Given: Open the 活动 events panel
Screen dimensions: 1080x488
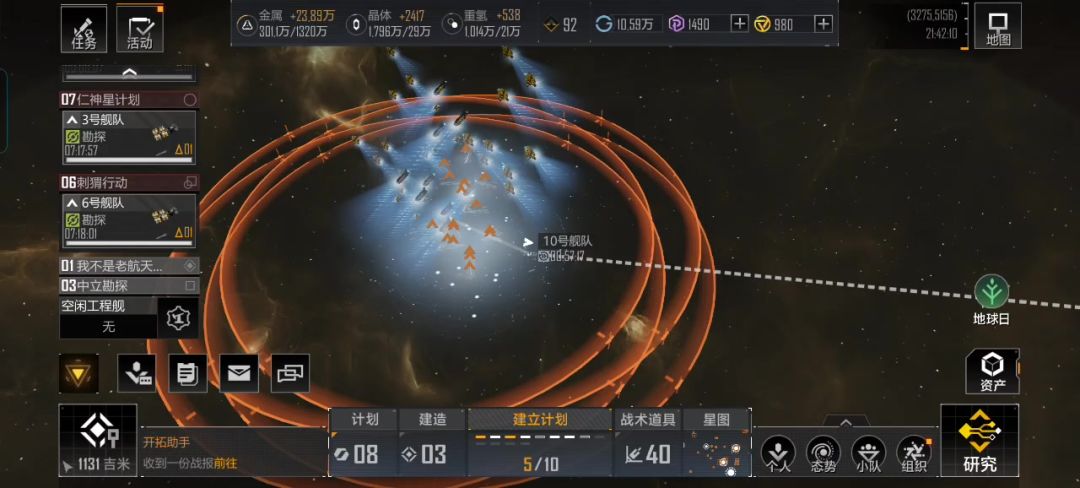Looking at the screenshot, I should coord(140,29).
